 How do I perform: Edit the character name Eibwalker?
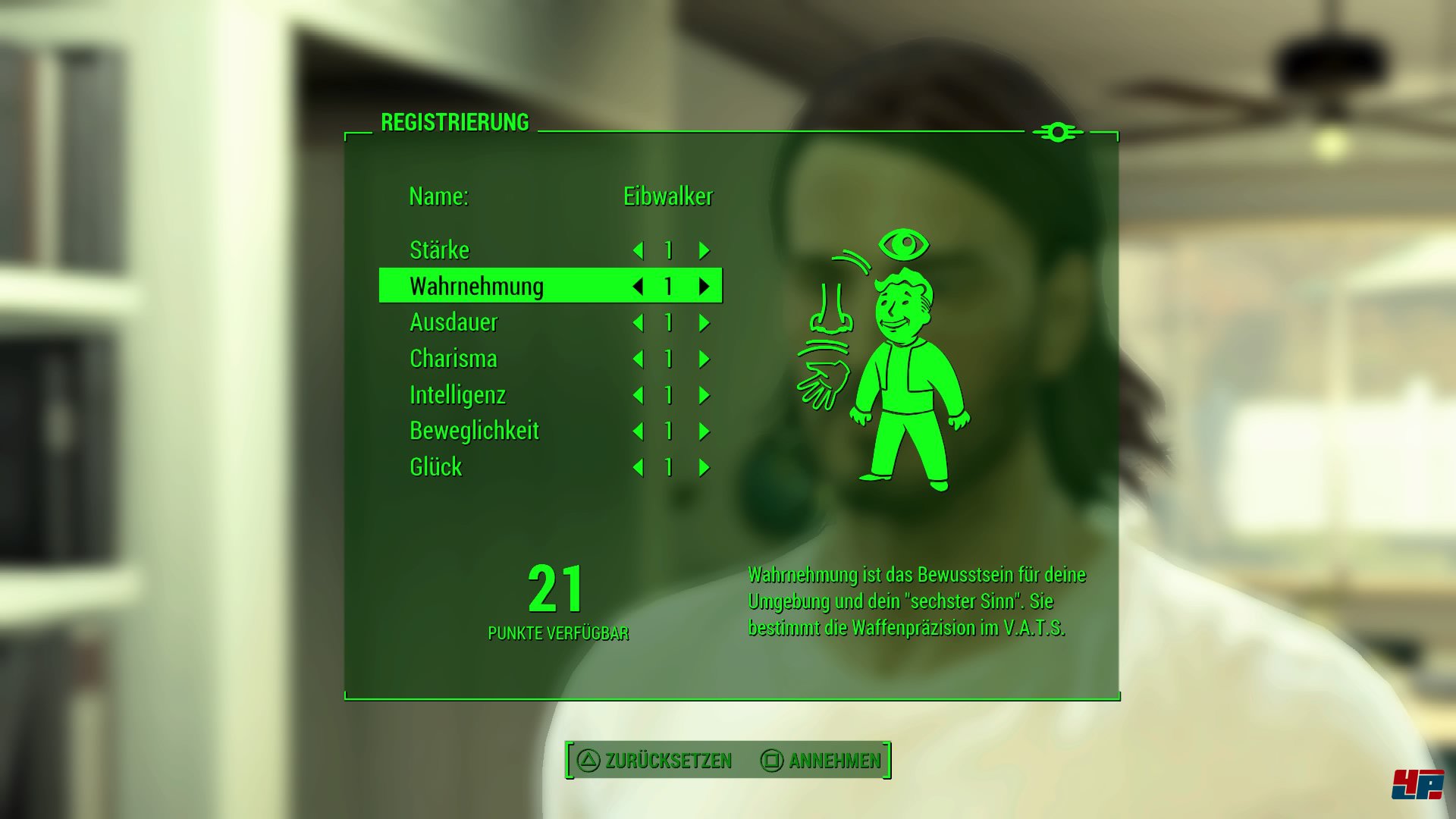tap(667, 196)
